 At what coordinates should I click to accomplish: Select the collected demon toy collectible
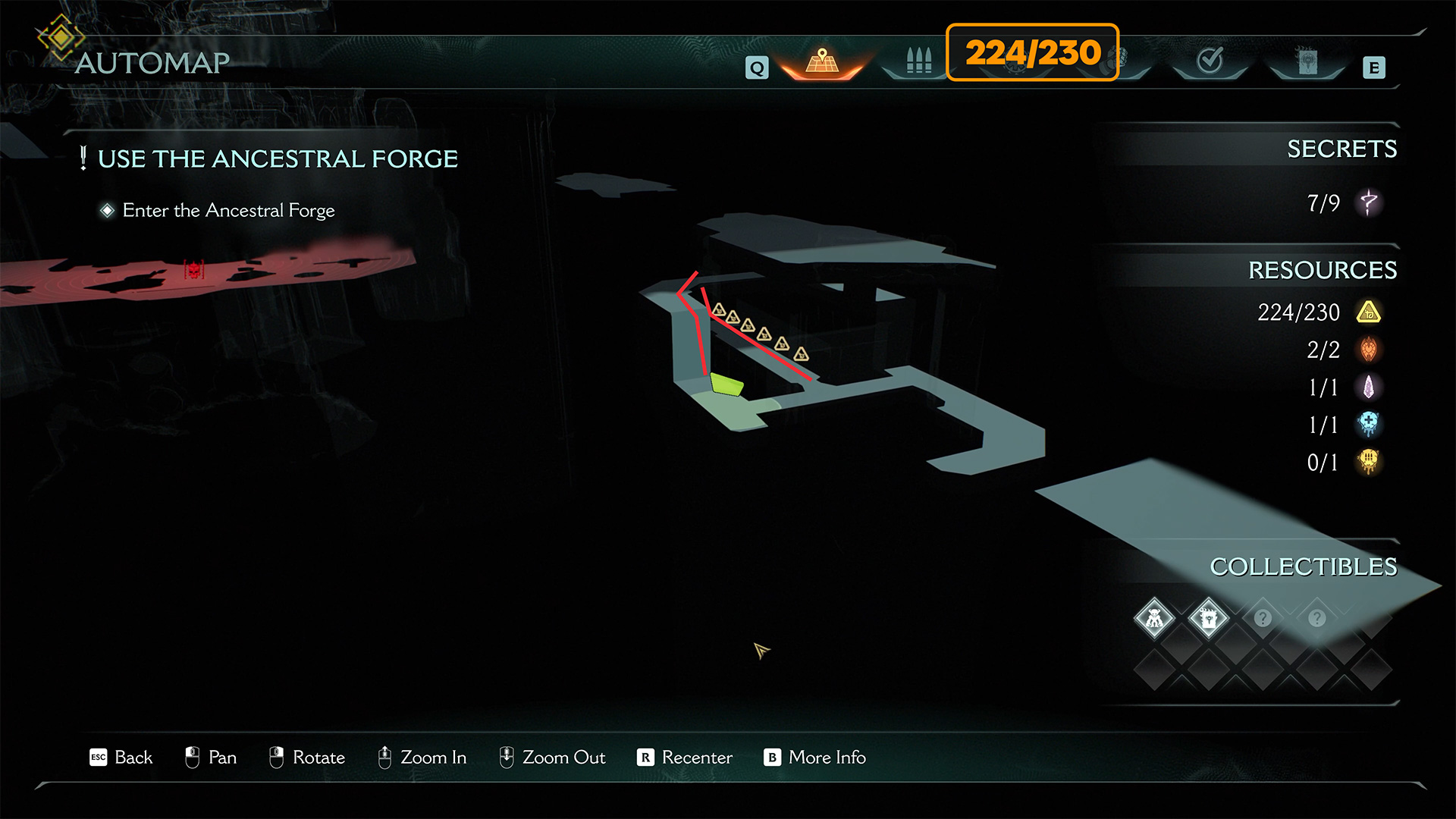click(x=1154, y=619)
